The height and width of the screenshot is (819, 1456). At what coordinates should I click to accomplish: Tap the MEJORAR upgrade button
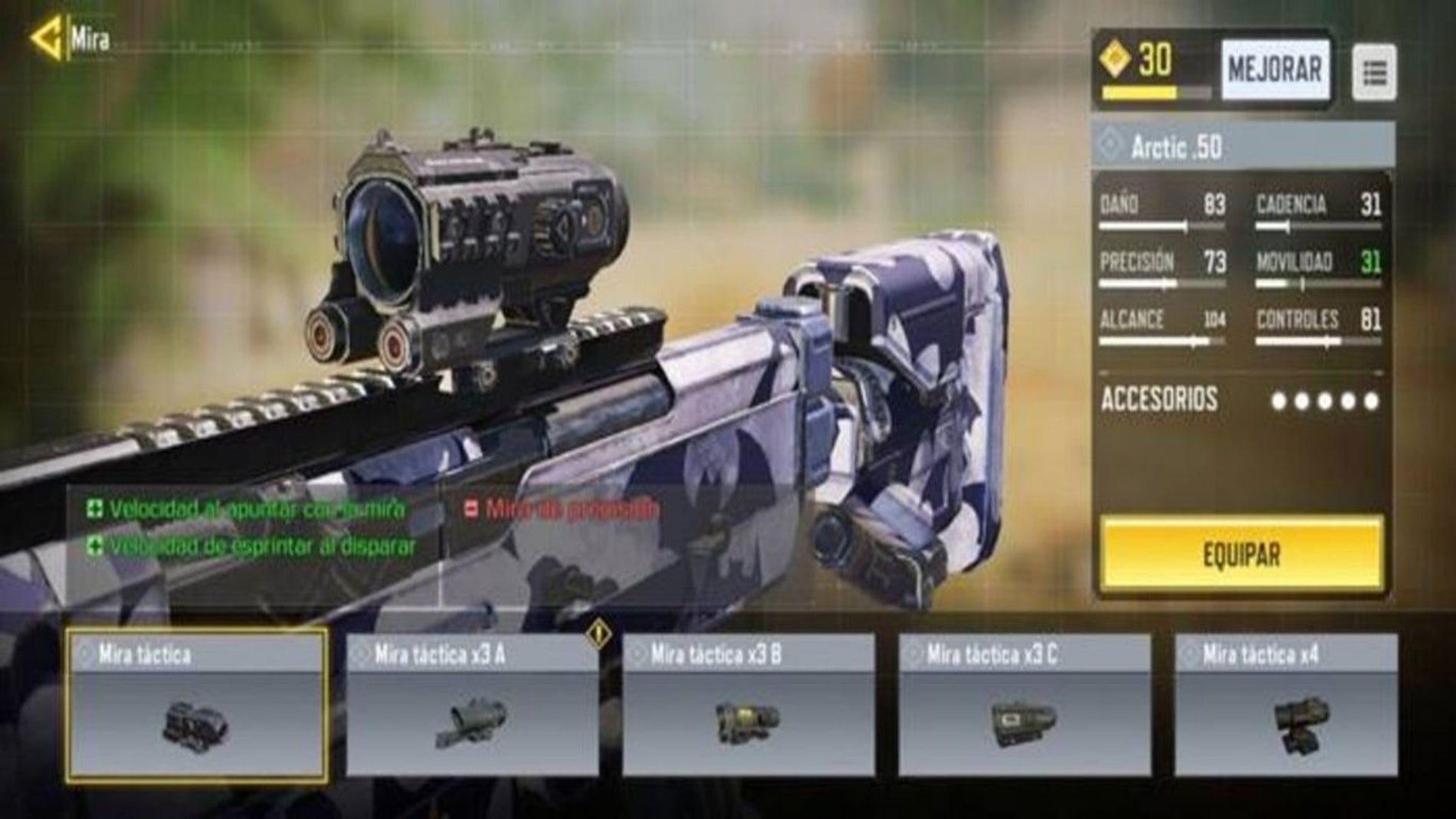pos(1274,70)
